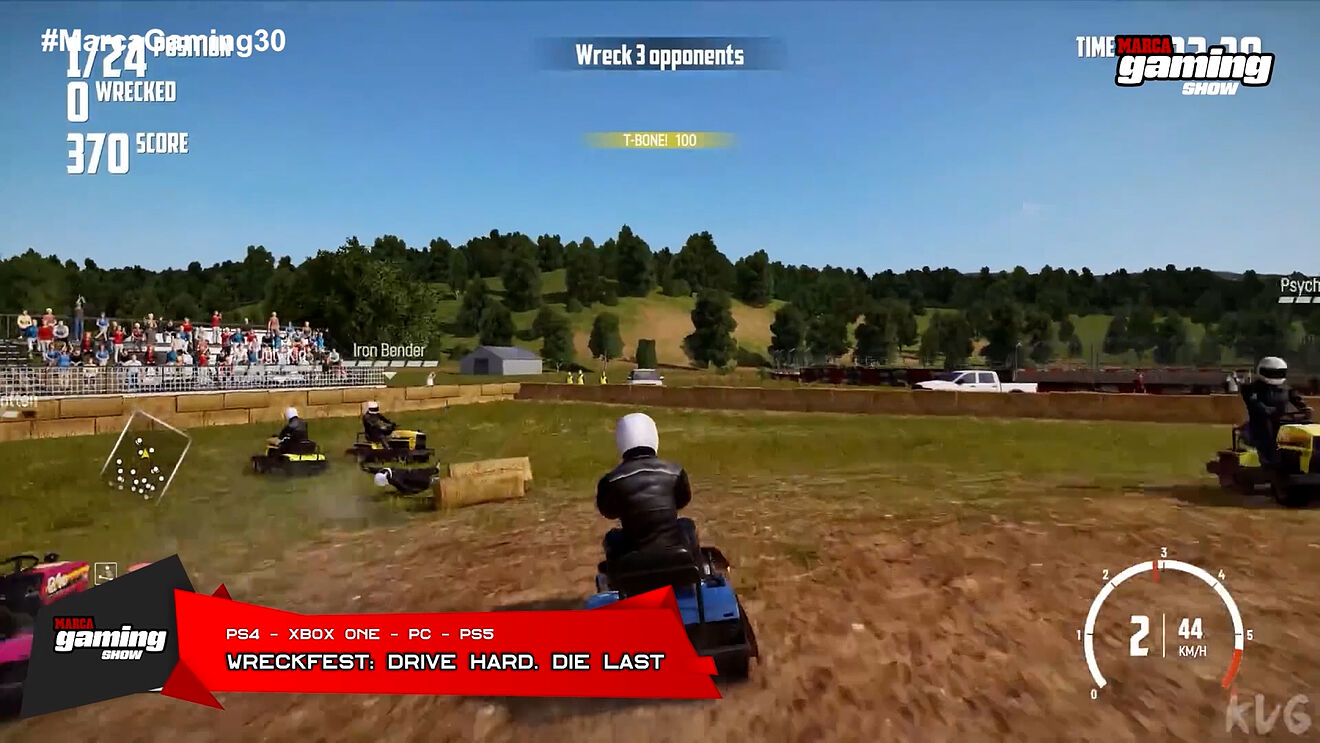
Task: Open the #MarcaGaming30 hashtag overlay
Action: (163, 40)
